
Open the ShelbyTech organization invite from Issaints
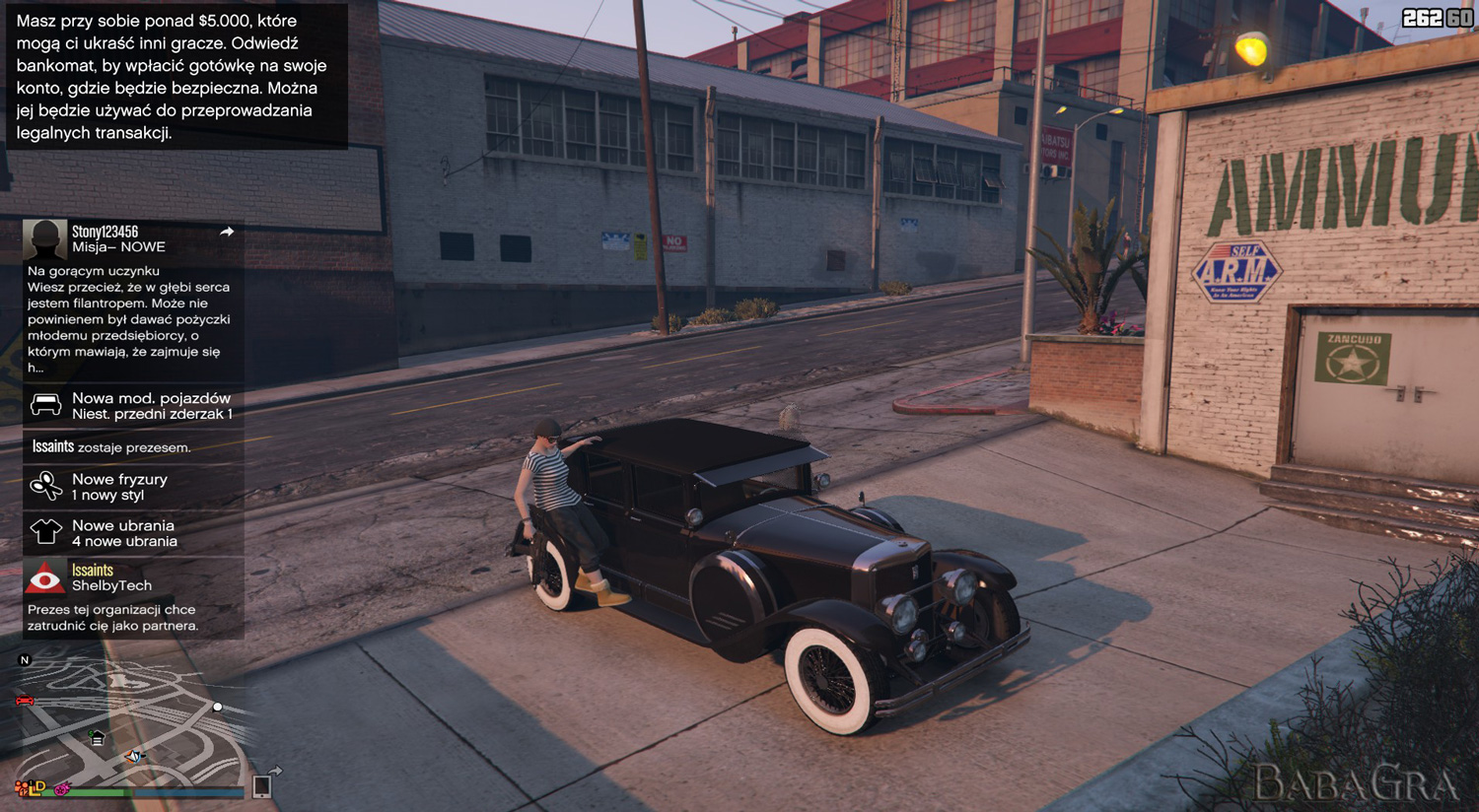(x=133, y=597)
